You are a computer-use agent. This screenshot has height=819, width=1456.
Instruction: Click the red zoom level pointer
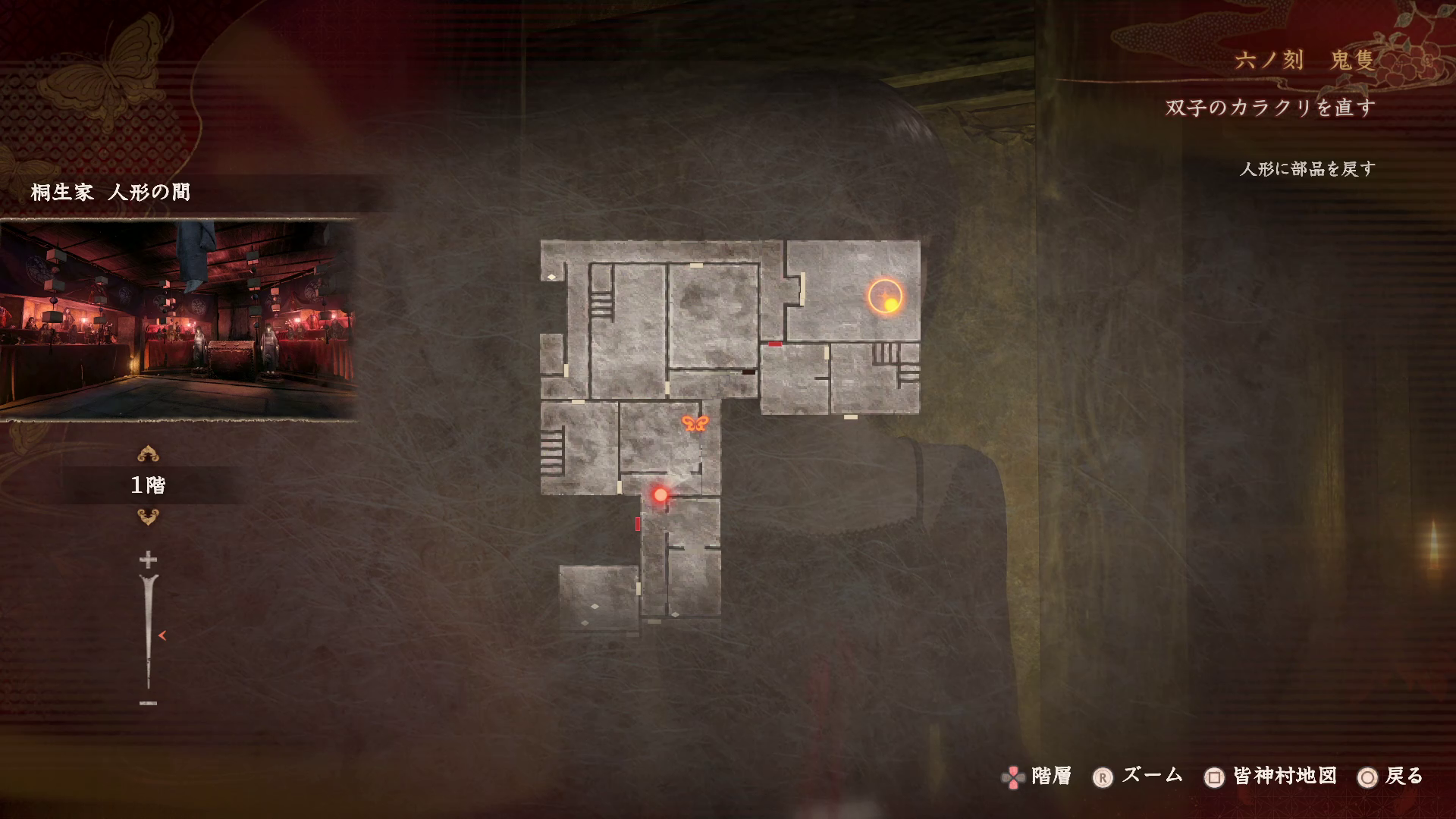point(162,635)
